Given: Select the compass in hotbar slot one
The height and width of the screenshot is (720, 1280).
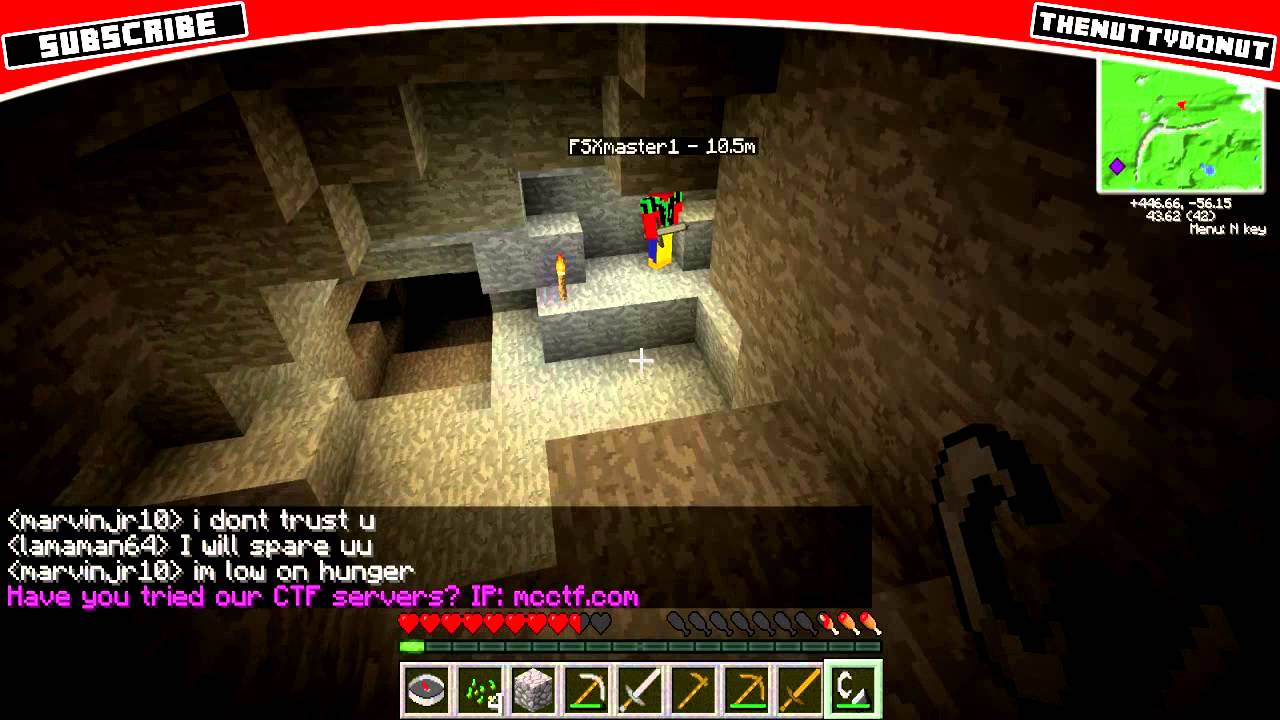Looking at the screenshot, I should [x=427, y=688].
